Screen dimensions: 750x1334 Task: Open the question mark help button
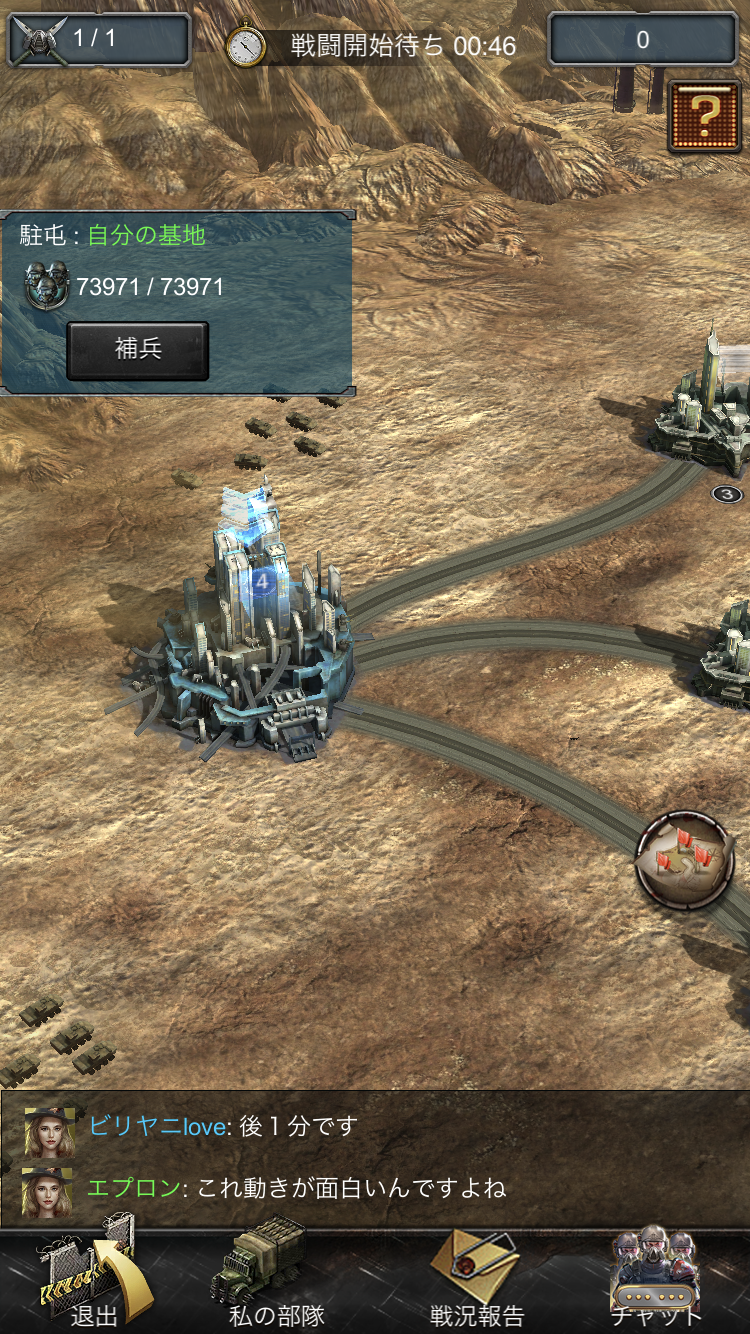tap(704, 115)
